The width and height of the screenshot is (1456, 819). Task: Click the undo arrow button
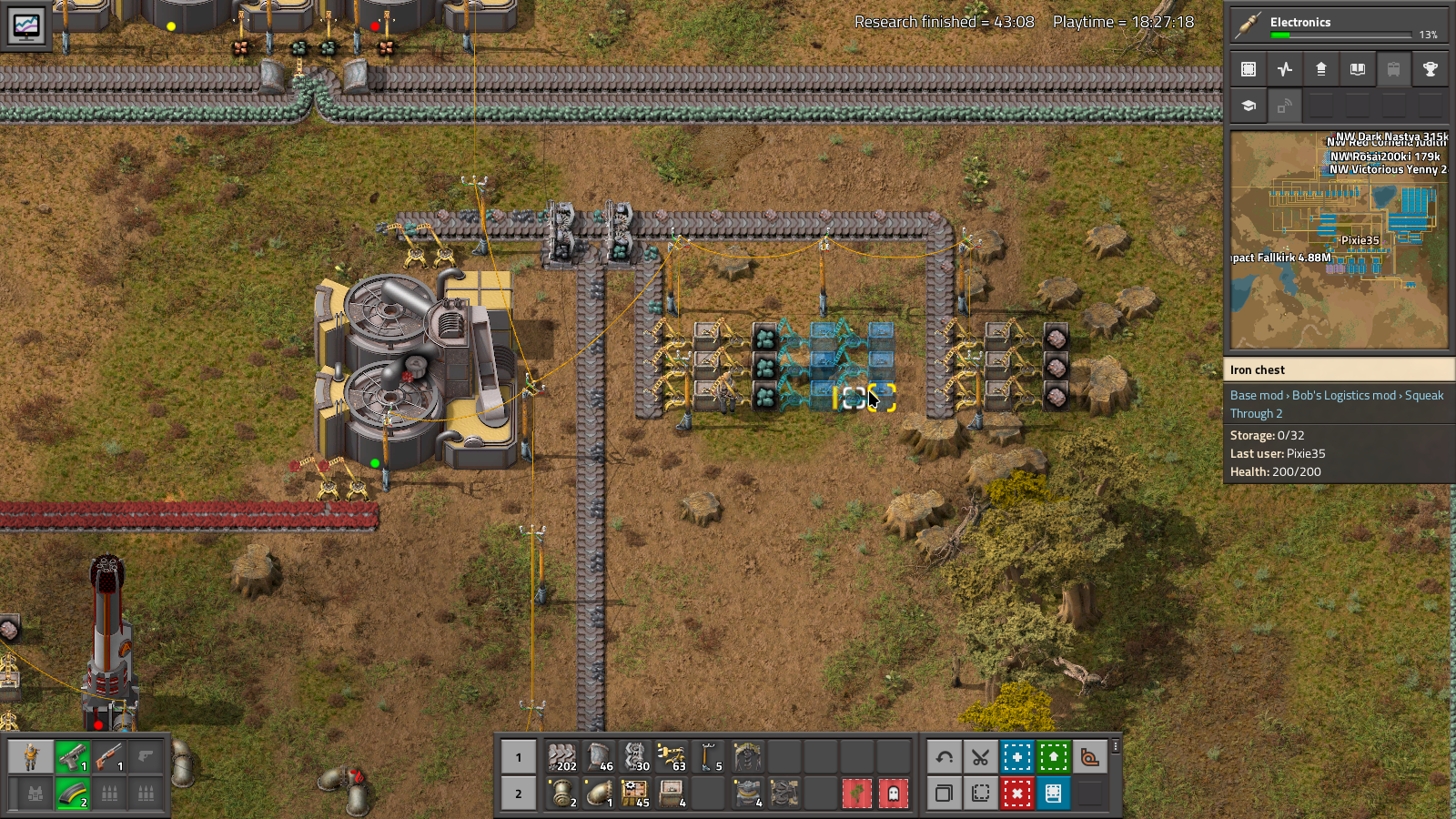944,757
